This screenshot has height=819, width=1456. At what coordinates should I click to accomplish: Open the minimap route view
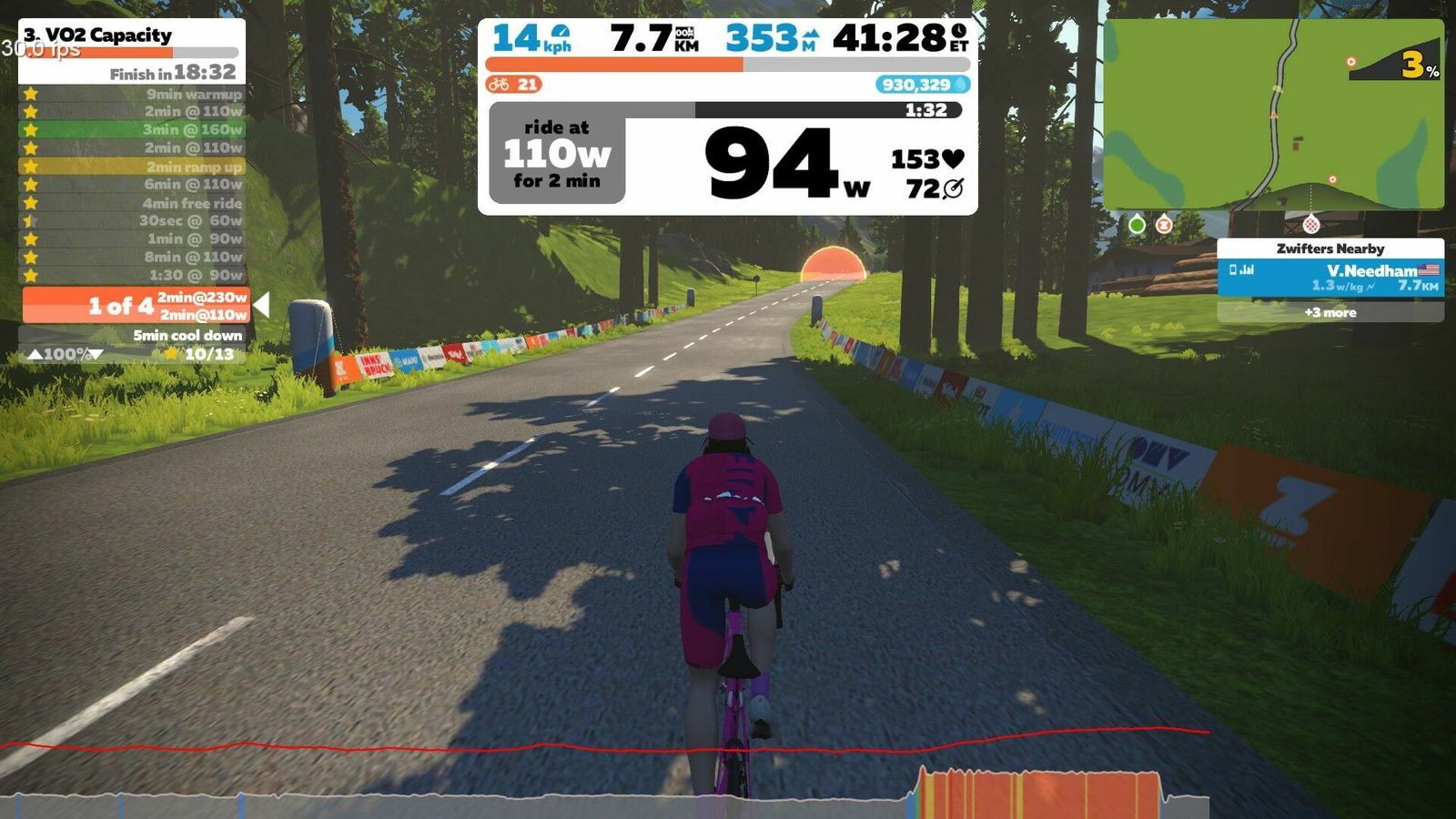click(x=1273, y=115)
